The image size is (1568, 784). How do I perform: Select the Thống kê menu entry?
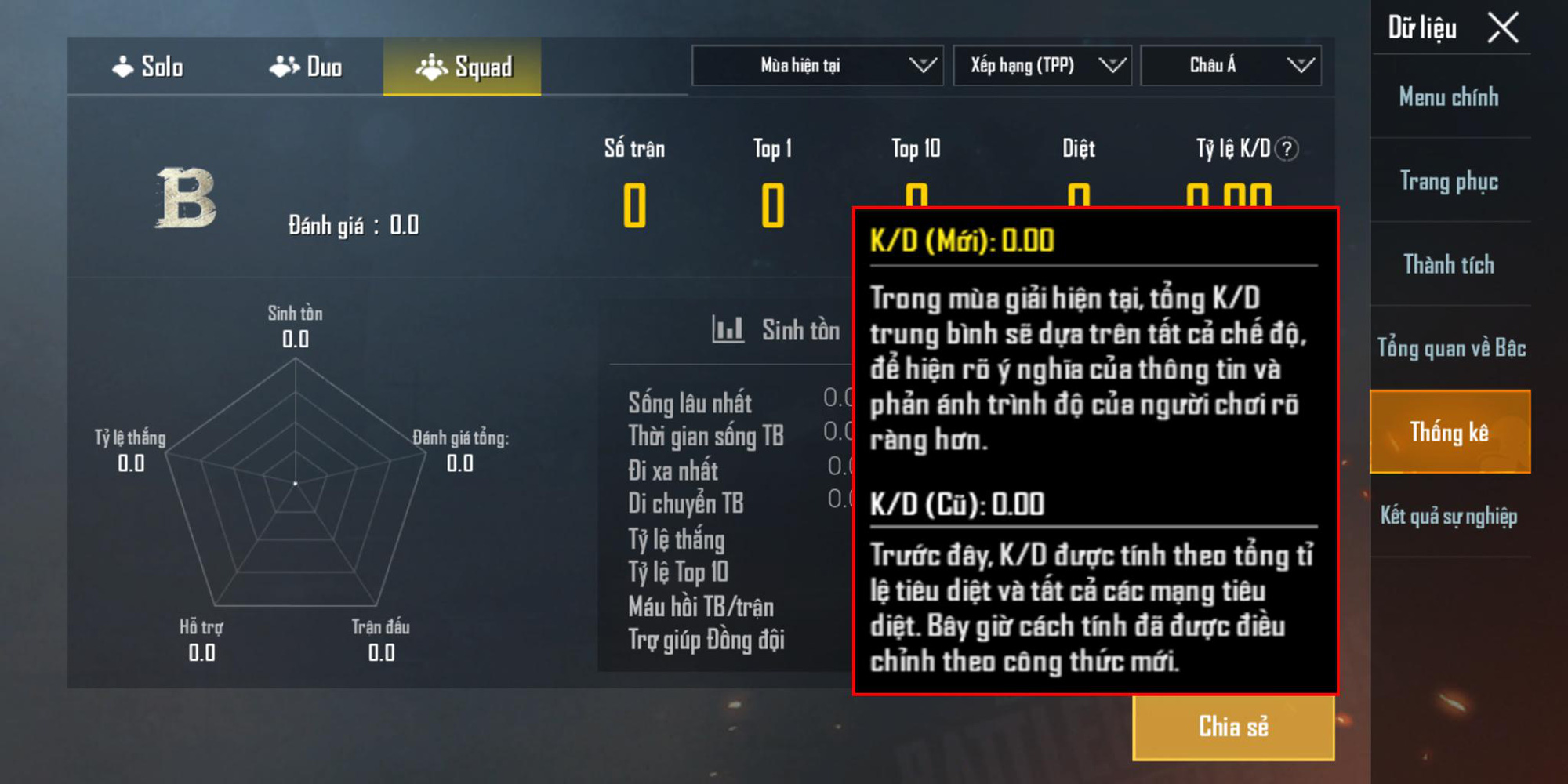(1450, 432)
